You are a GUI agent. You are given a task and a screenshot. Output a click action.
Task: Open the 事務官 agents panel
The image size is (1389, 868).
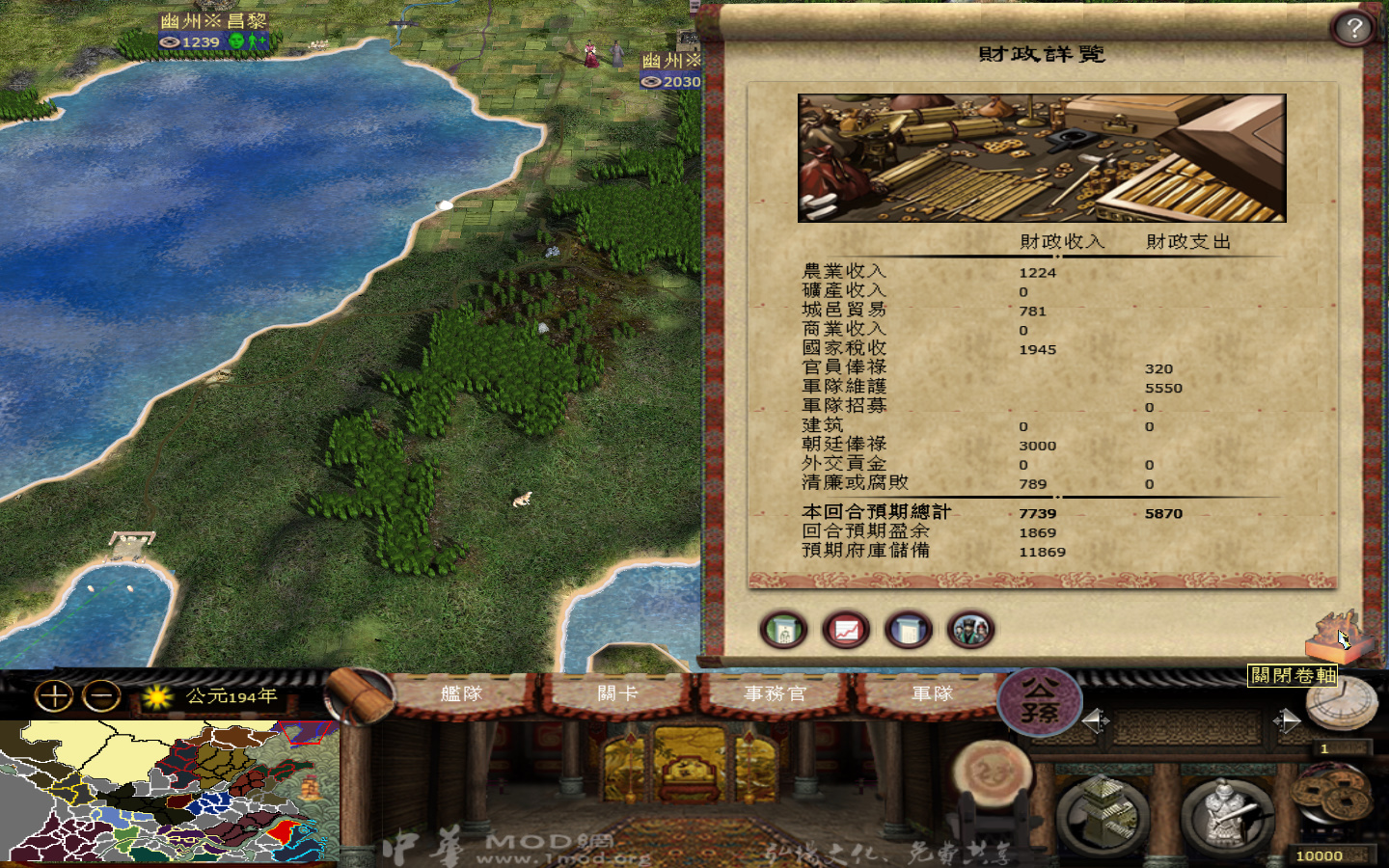pyautogui.click(x=776, y=692)
